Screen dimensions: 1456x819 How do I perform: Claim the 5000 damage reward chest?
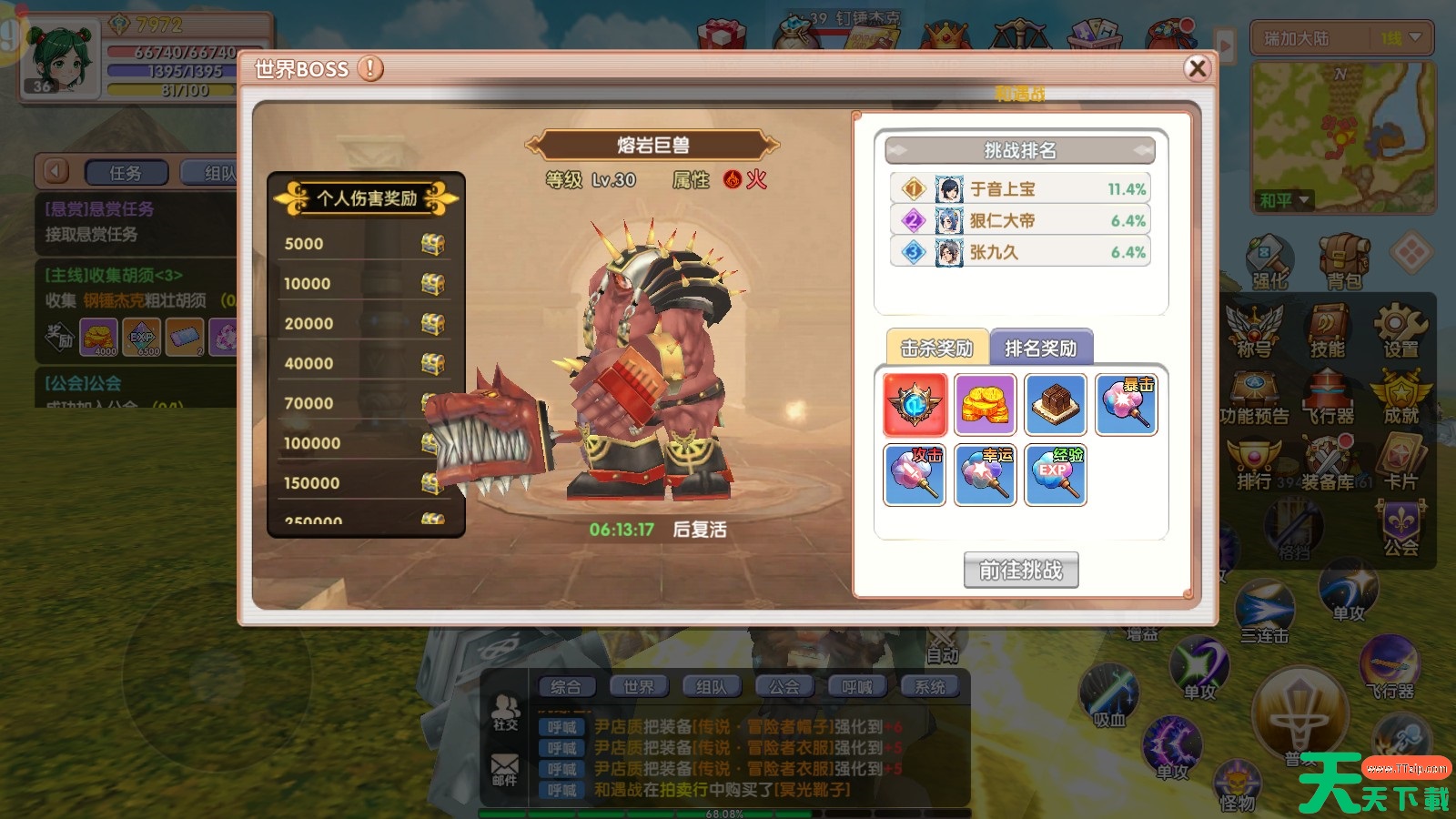pyautogui.click(x=432, y=244)
